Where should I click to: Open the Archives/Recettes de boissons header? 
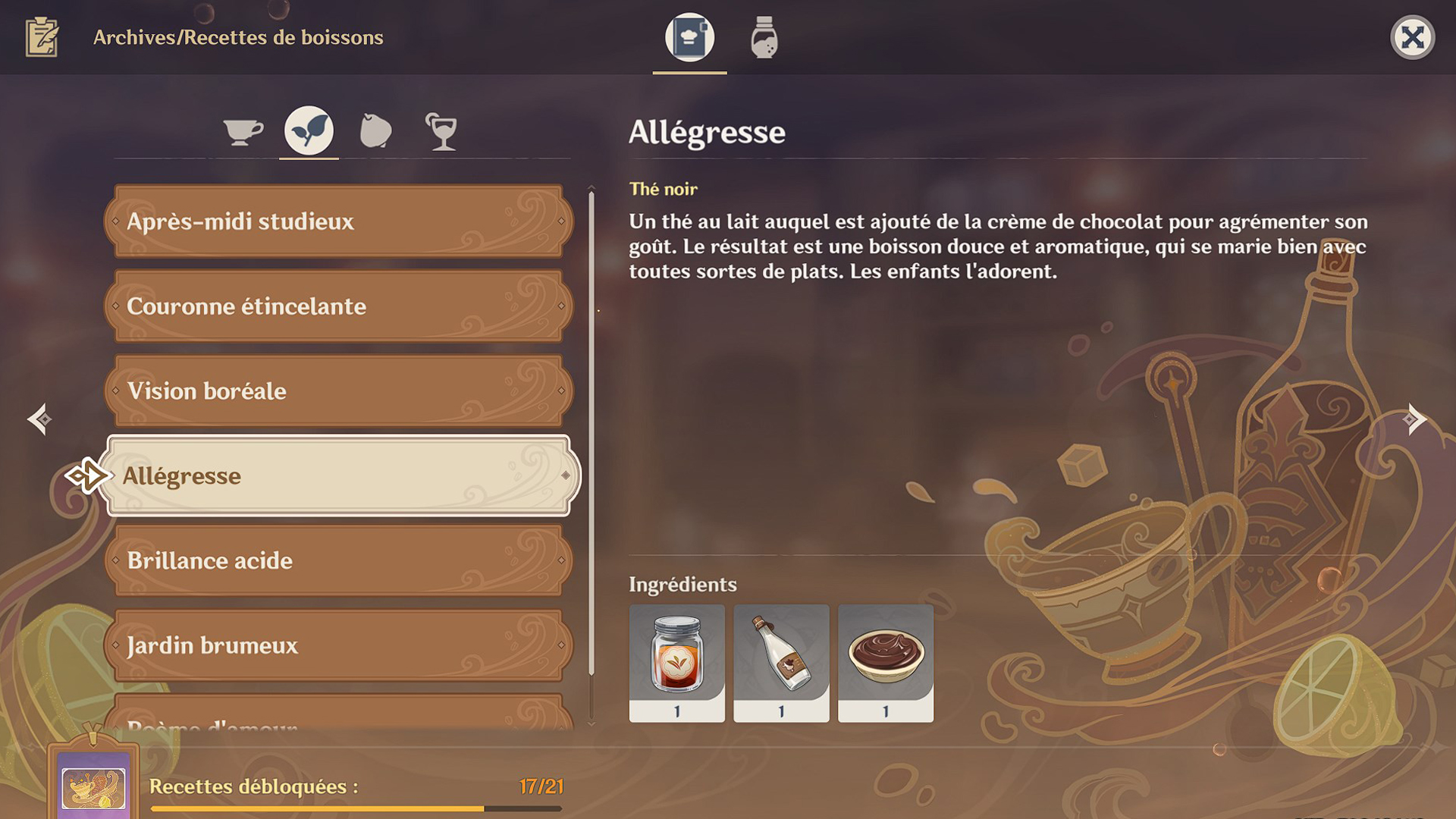237,37
